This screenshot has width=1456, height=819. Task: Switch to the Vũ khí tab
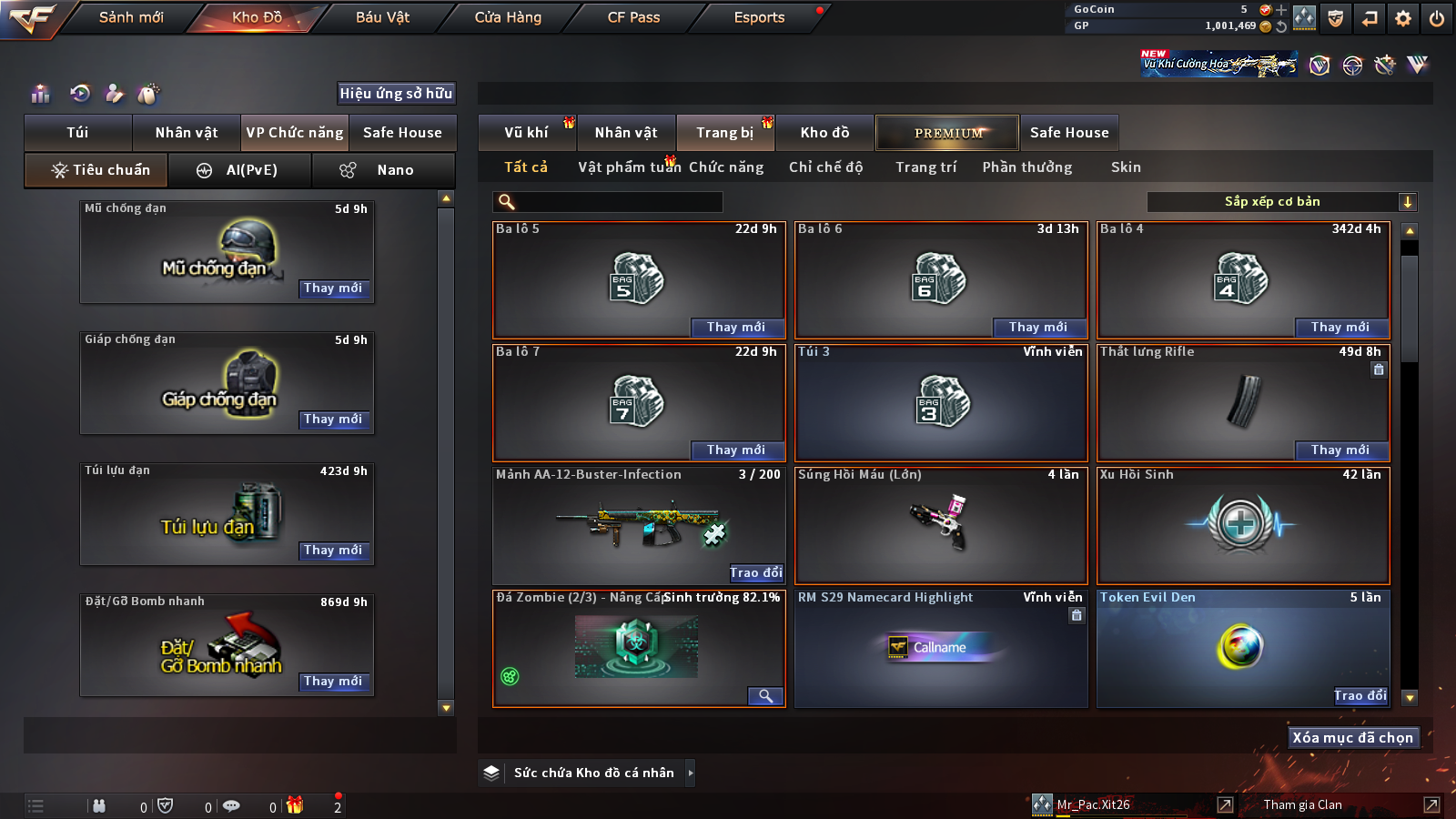(x=526, y=133)
